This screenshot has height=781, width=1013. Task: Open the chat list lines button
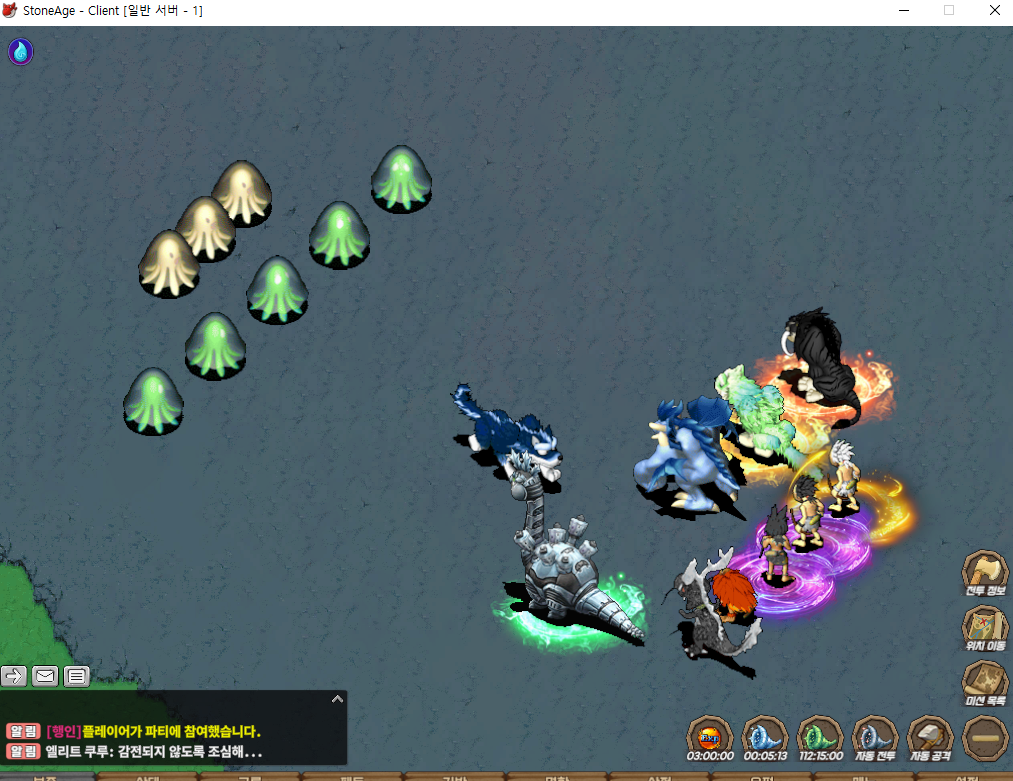(x=77, y=676)
